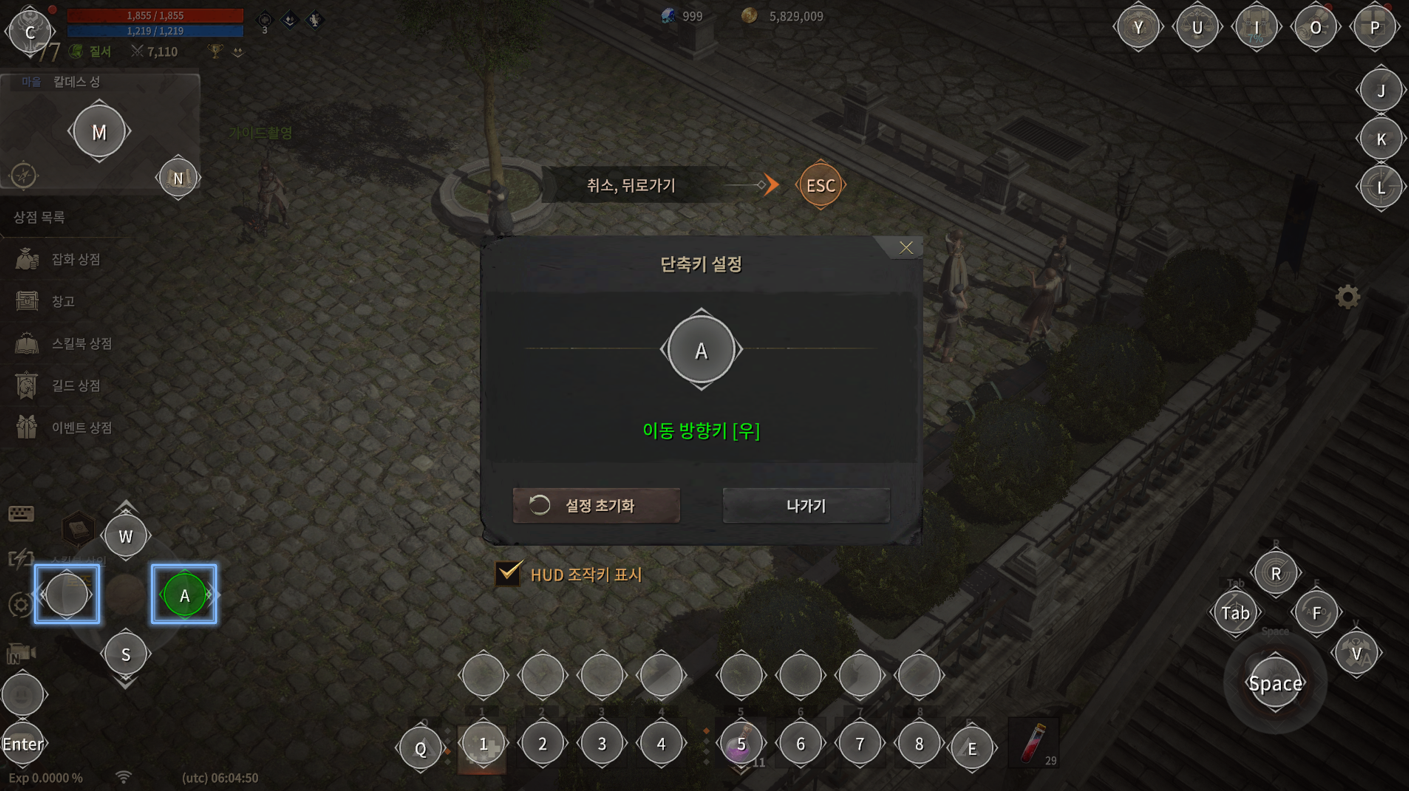This screenshot has height=791, width=1409.
Task: Choose the Tab key binding slot
Action: (1235, 613)
